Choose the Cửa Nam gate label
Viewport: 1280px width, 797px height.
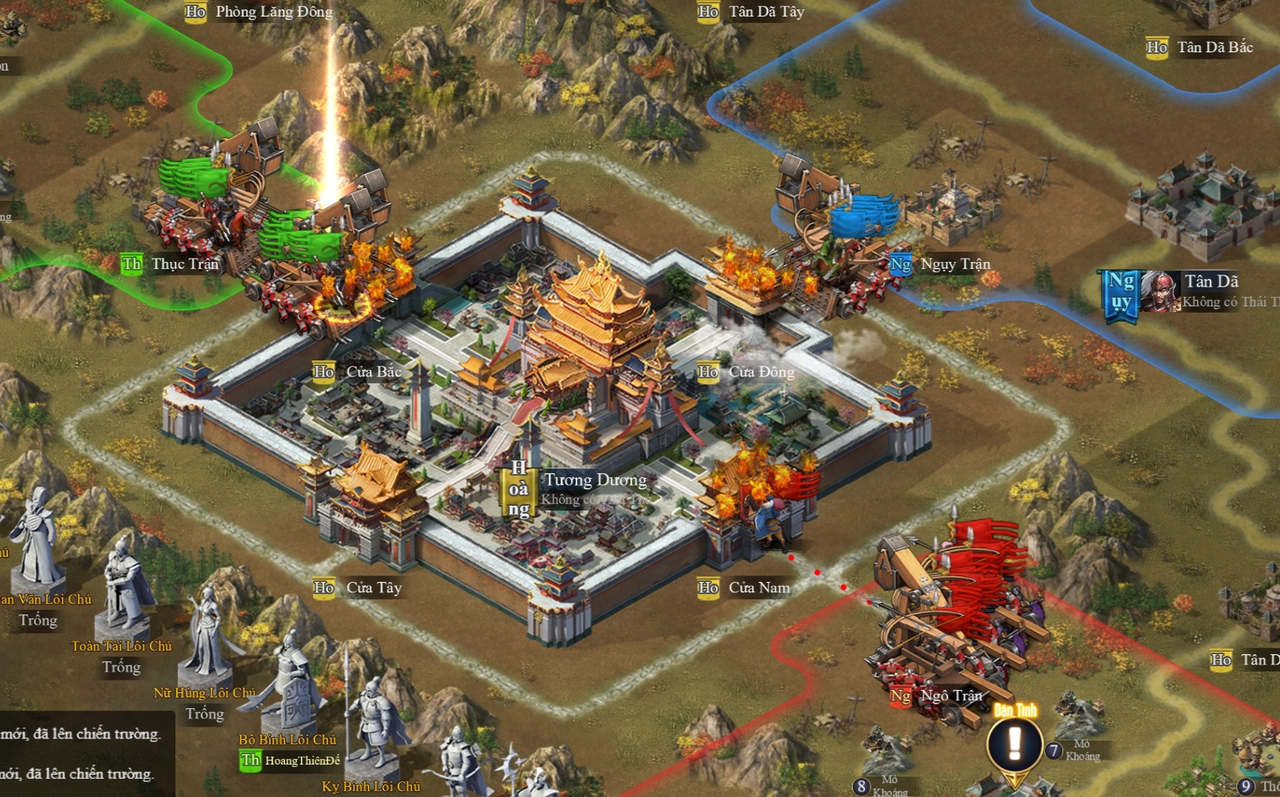[758, 588]
